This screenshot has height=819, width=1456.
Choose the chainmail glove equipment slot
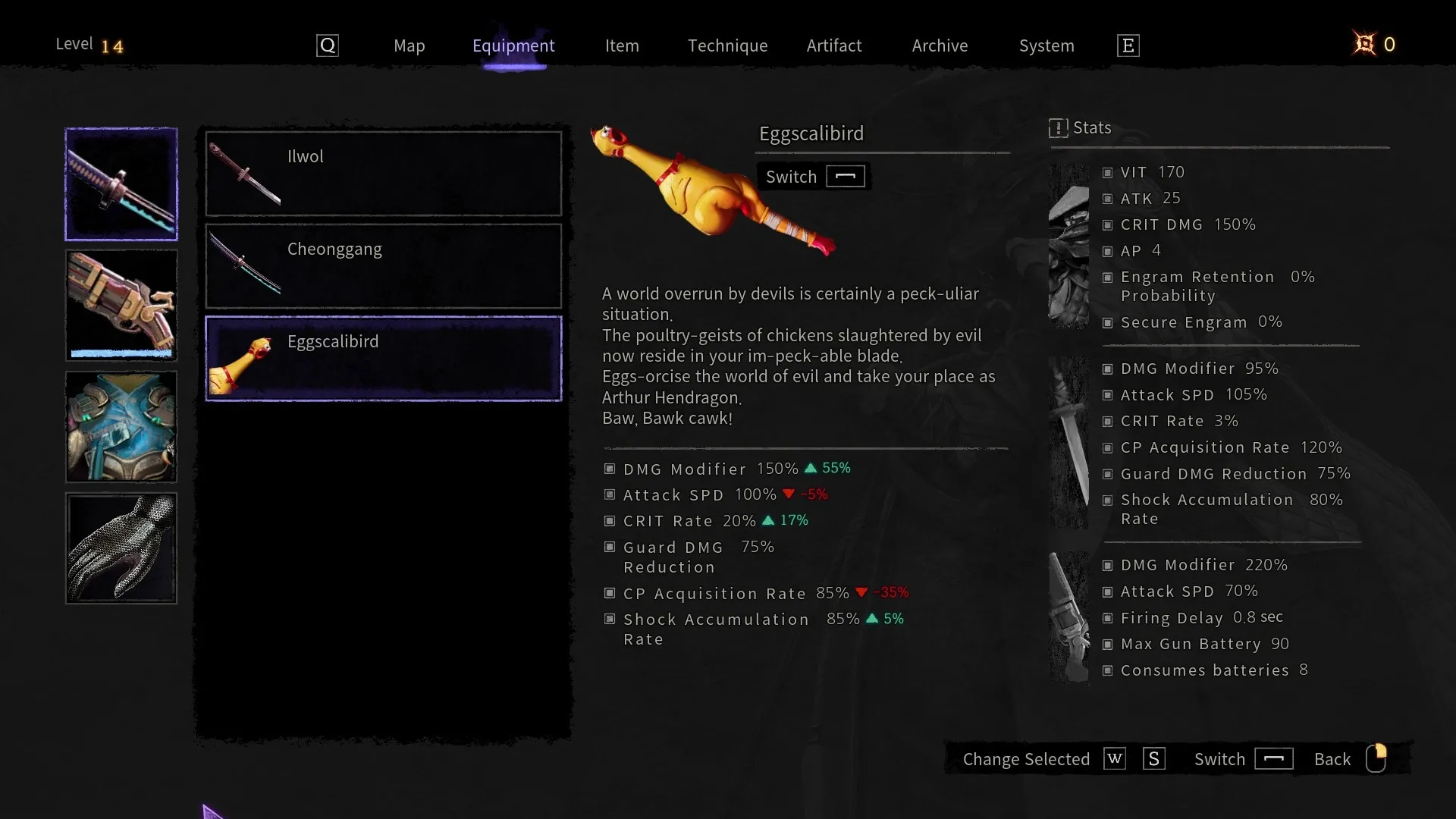tap(121, 548)
